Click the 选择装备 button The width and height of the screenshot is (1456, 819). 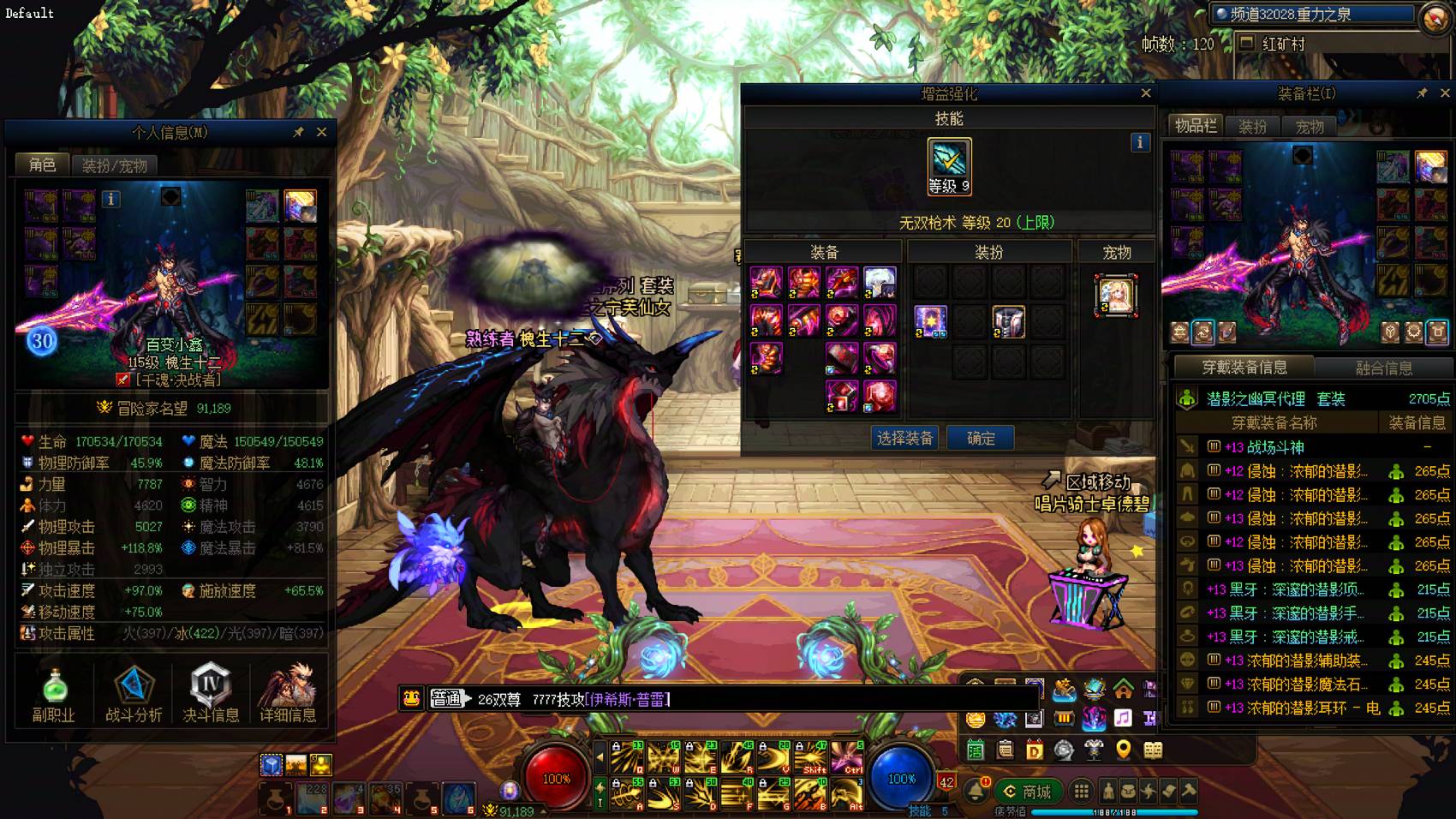tap(904, 439)
